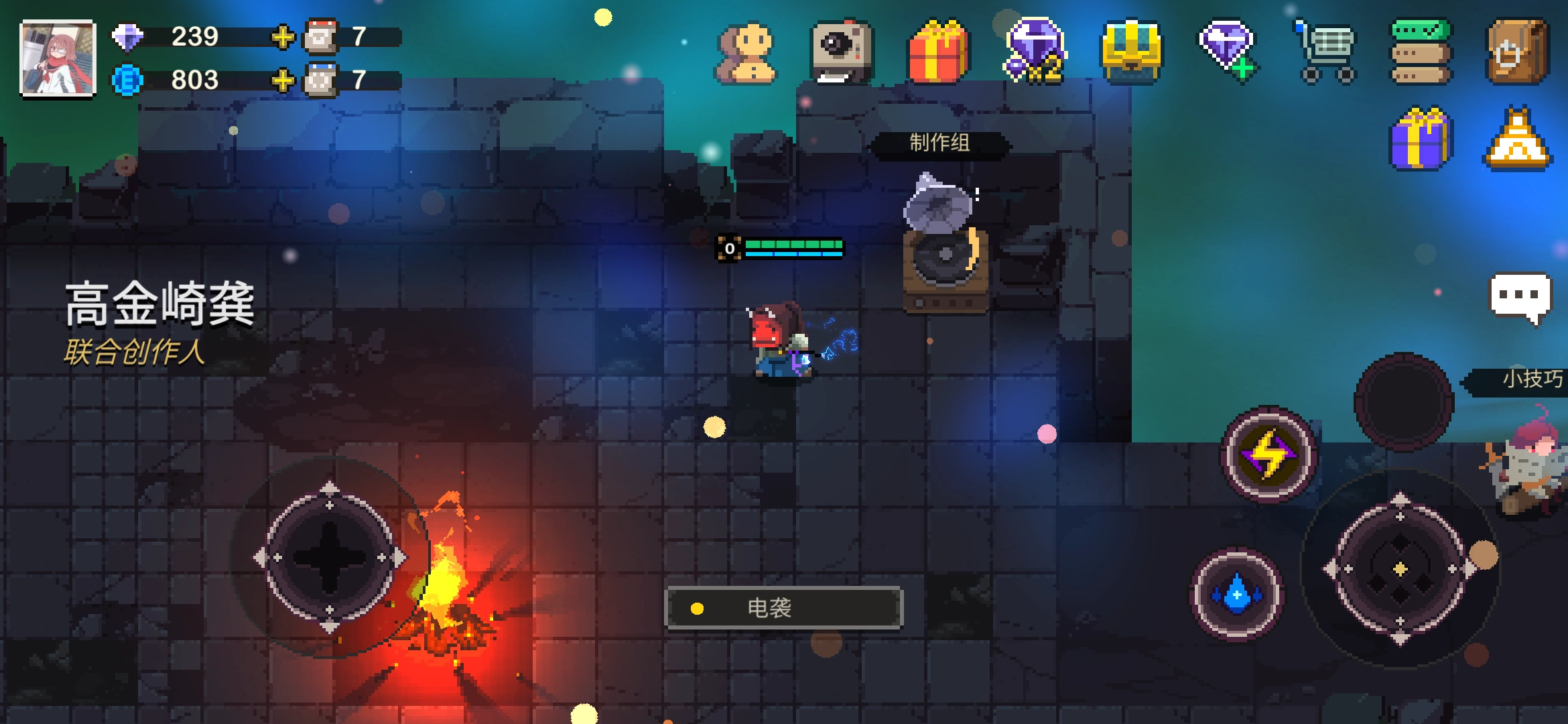
Task: Open the shopping cart store
Action: pyautogui.click(x=1325, y=52)
